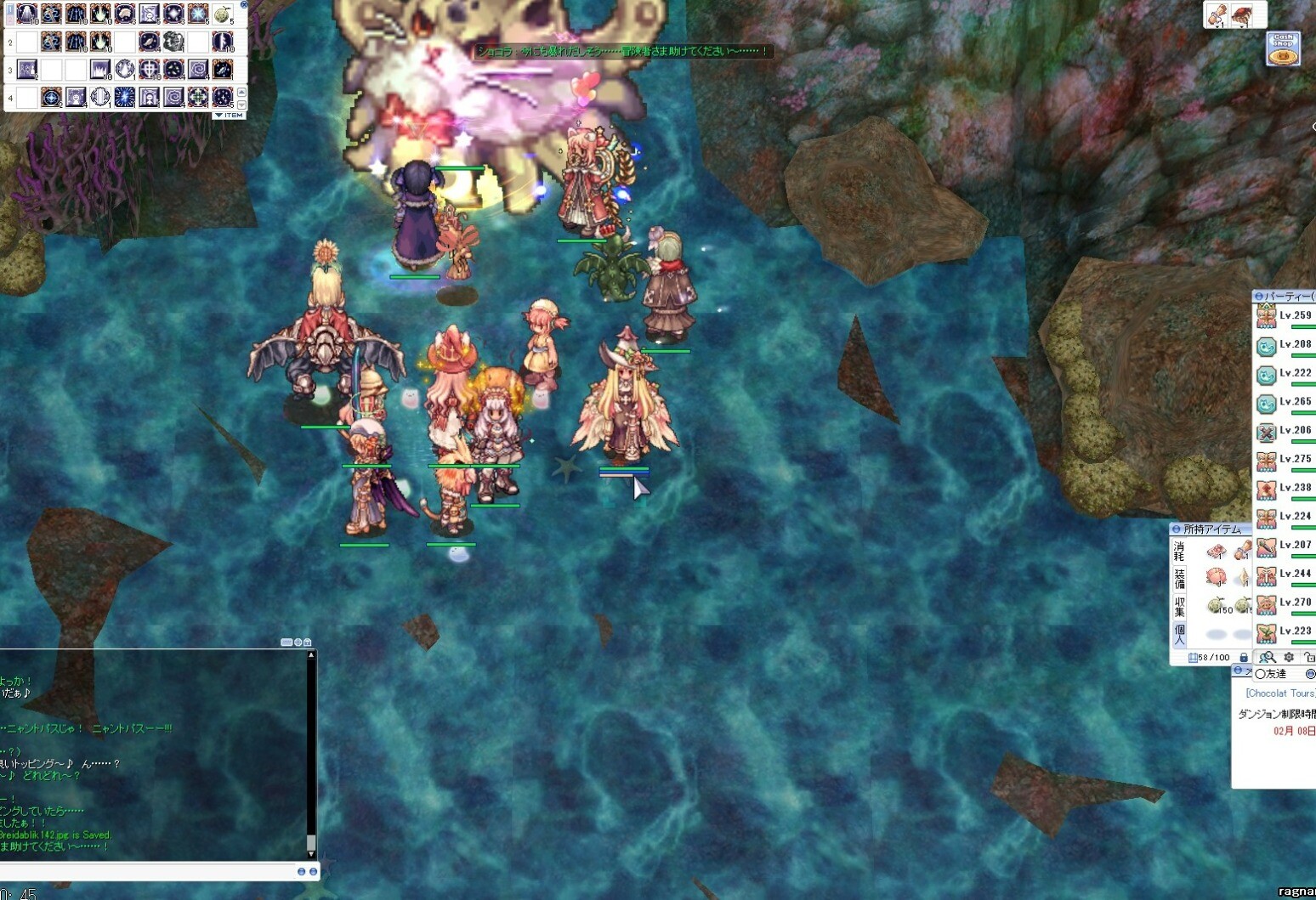Switch to the 装備 equipment tab
Viewport: 1316px width, 900px height.
click(x=1179, y=579)
